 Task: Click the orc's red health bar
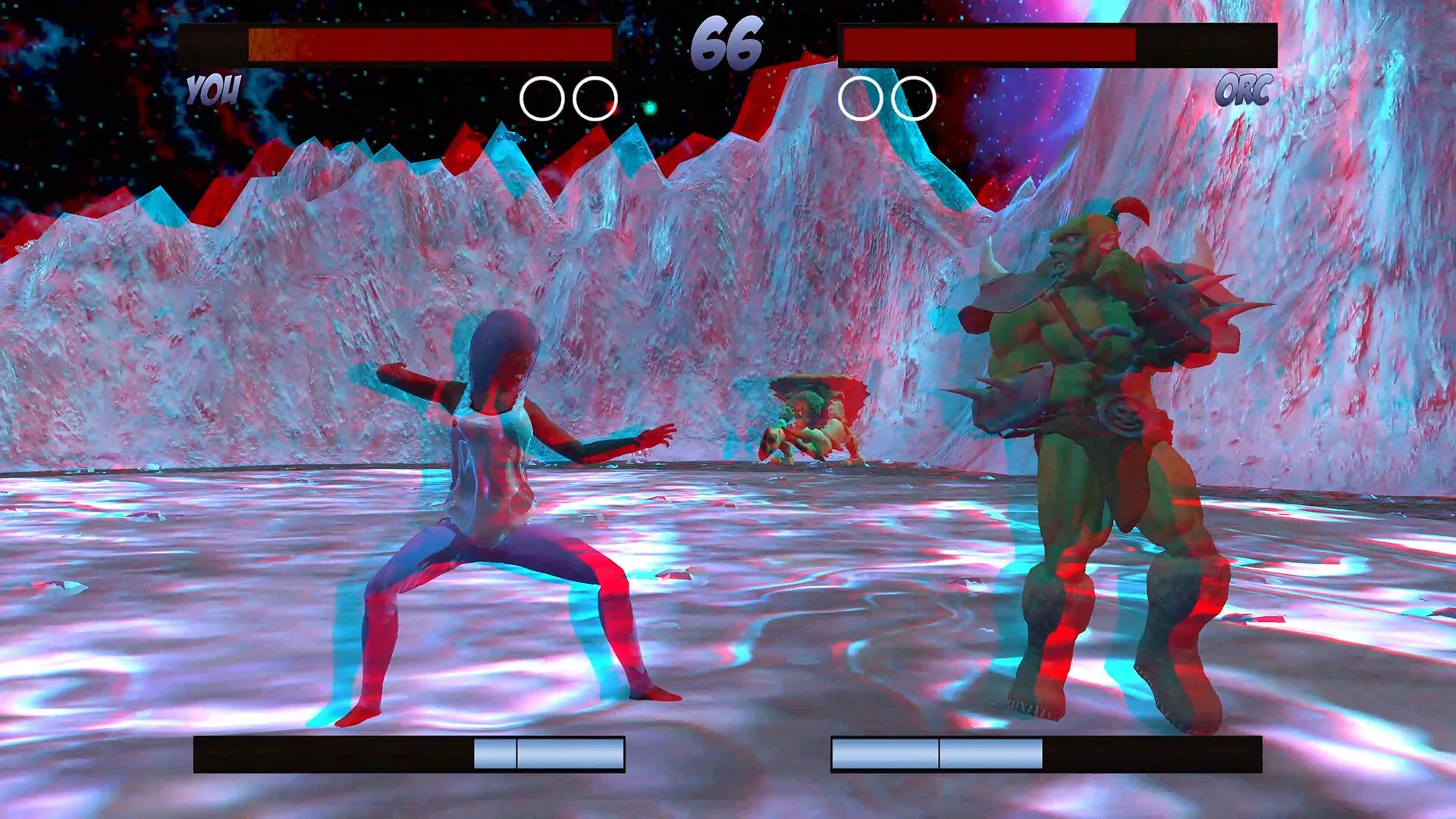click(986, 45)
